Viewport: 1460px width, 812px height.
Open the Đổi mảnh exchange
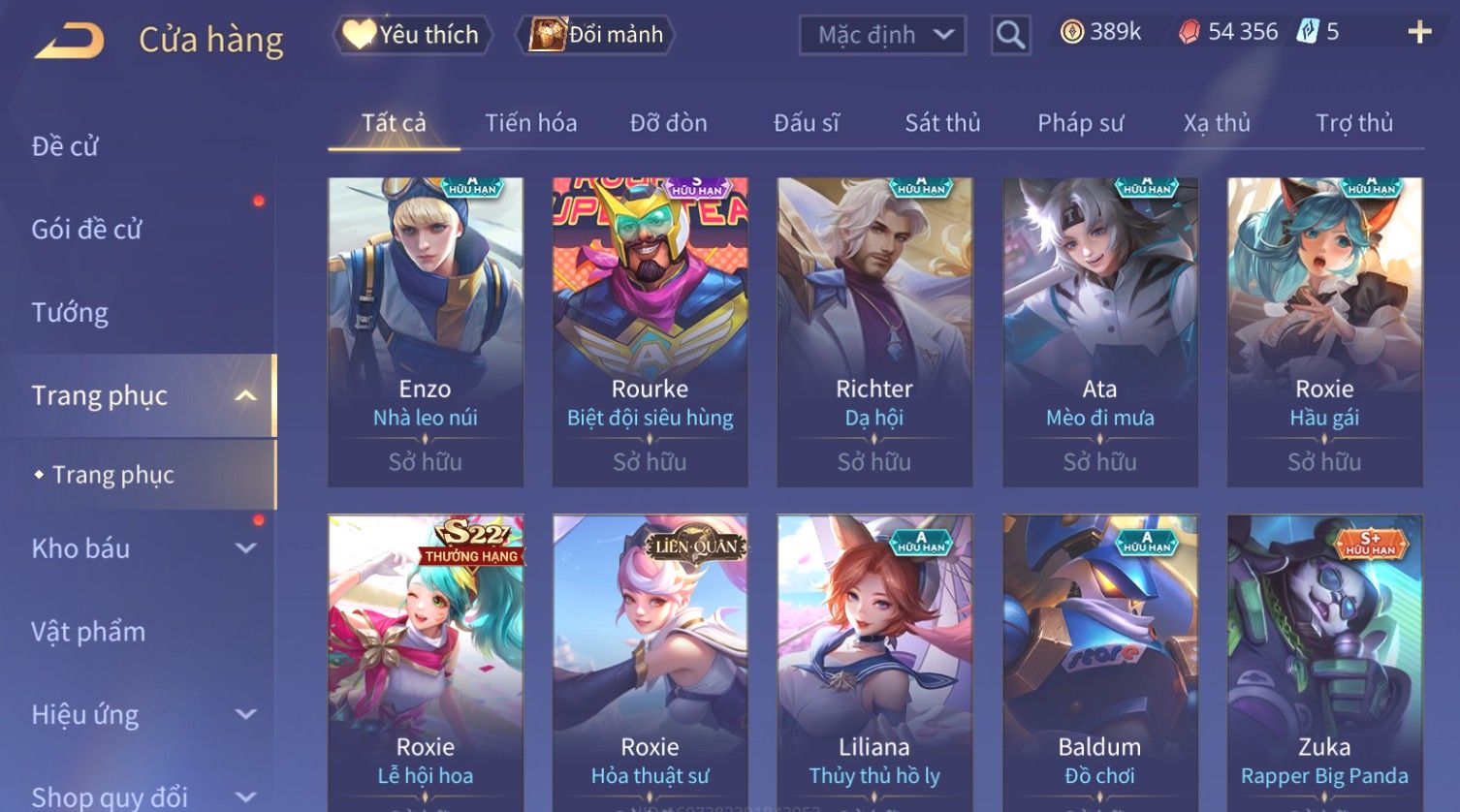pos(597,35)
